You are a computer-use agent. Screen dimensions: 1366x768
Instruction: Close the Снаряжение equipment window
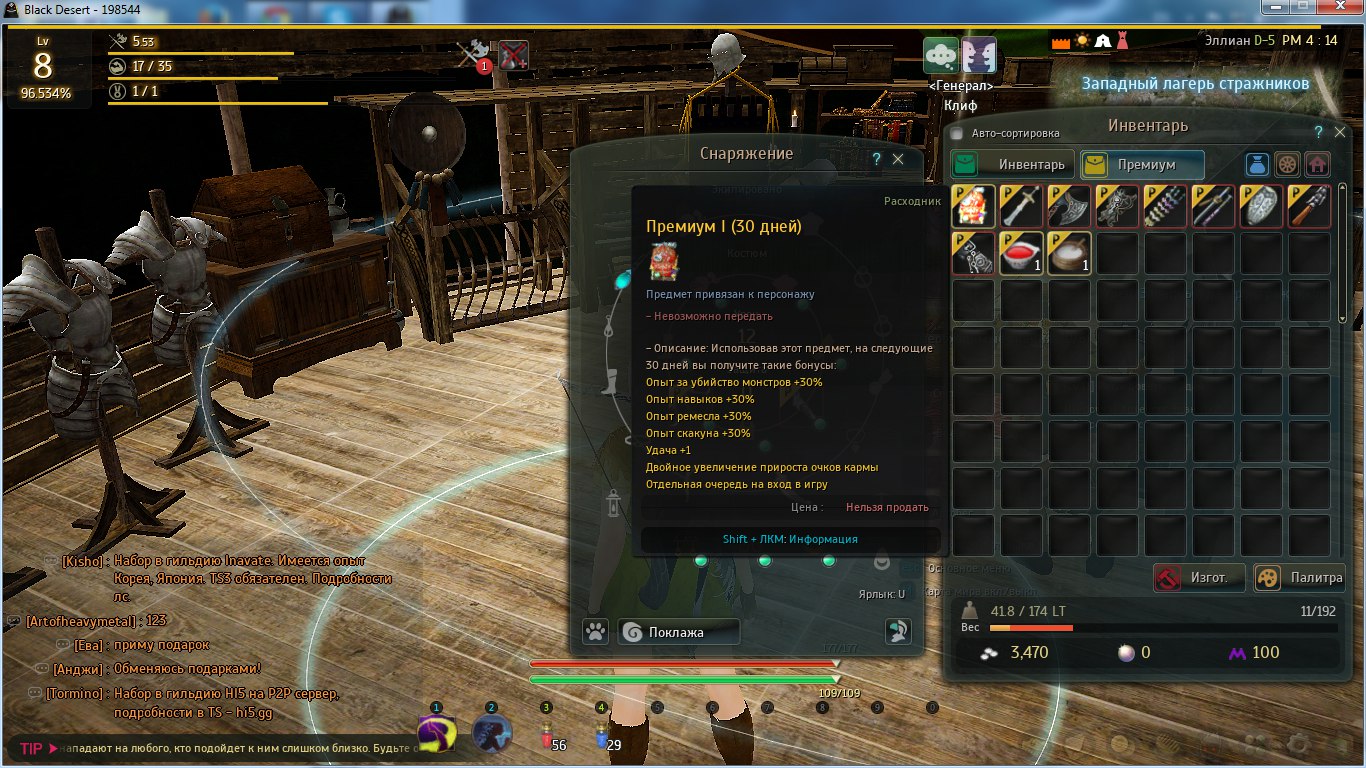[898, 159]
